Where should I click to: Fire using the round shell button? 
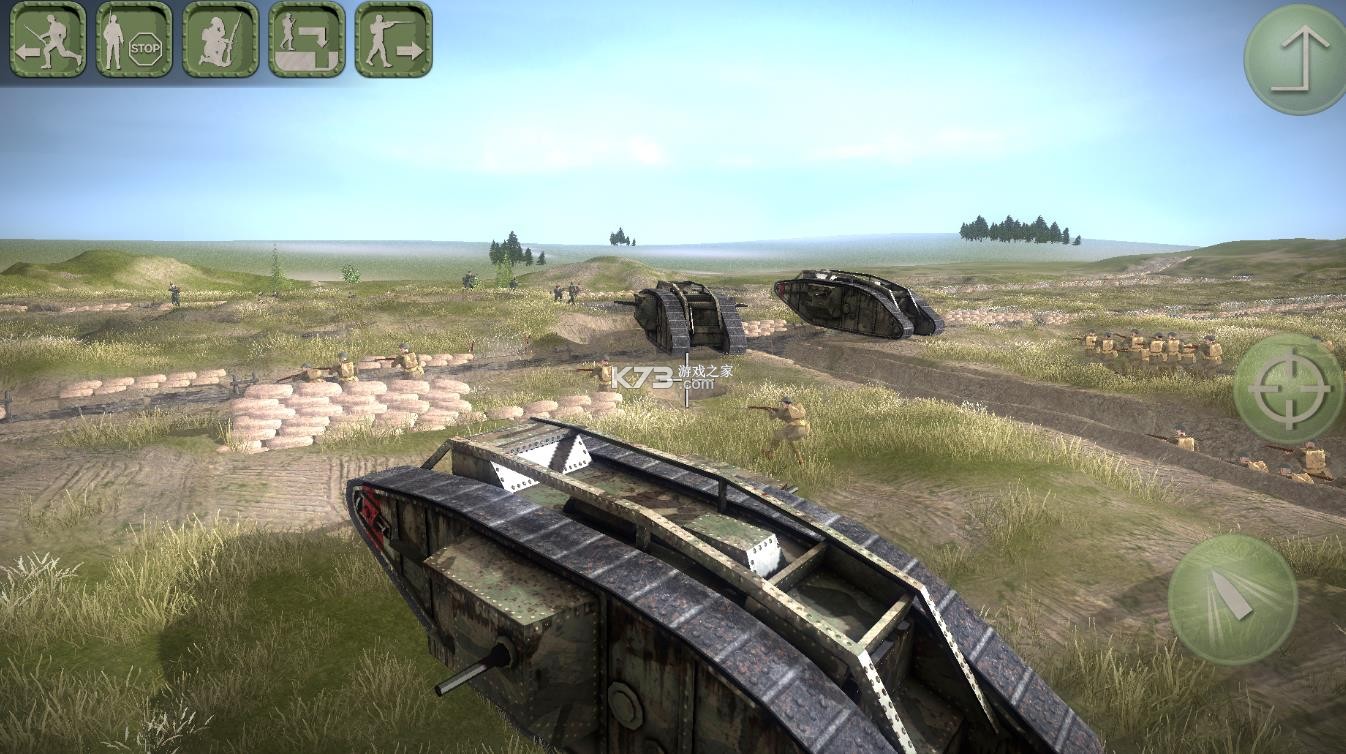coord(1233,599)
